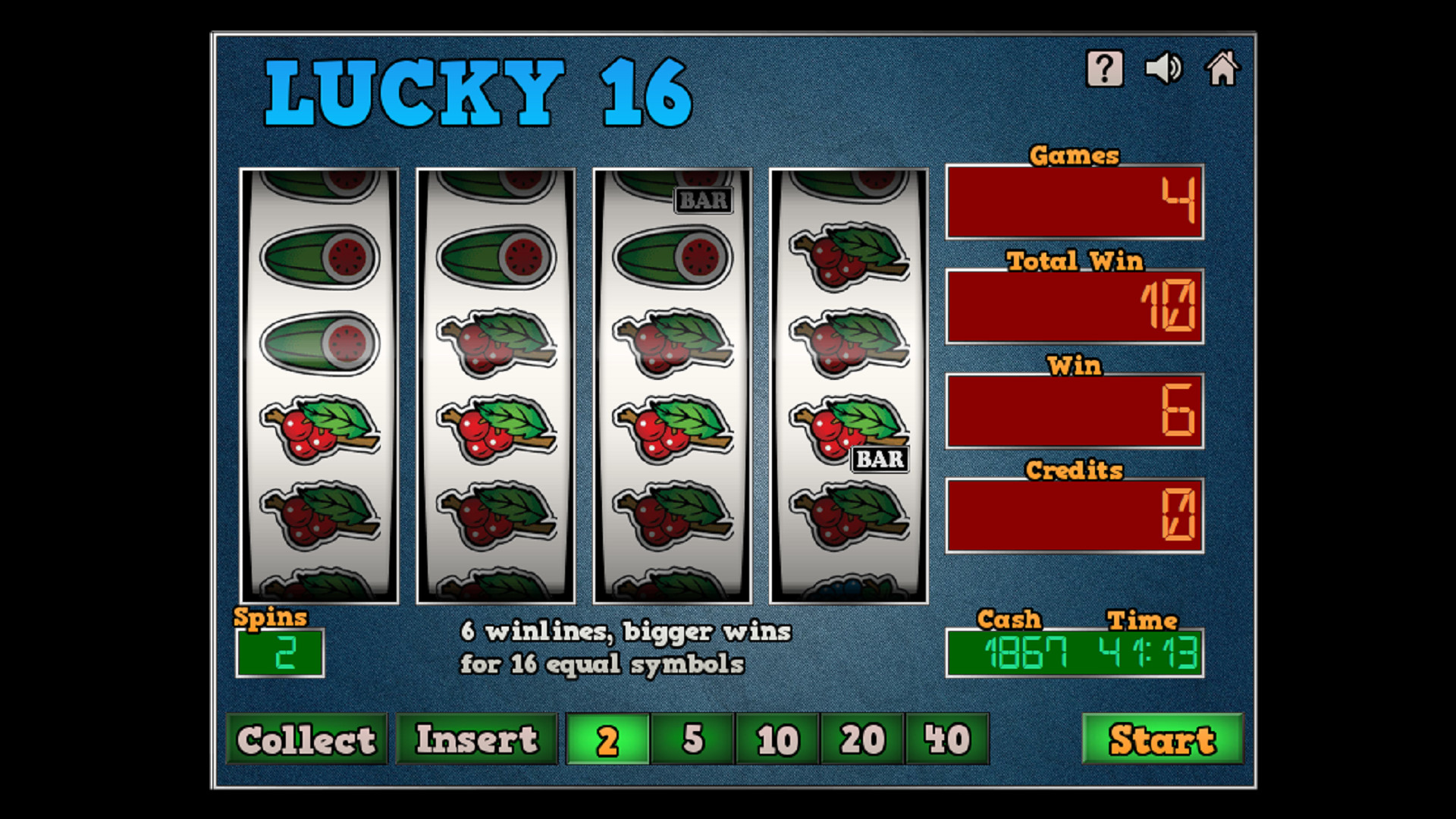The width and height of the screenshot is (1456, 819).
Task: Click the Credits display panel
Action: 1074,513
